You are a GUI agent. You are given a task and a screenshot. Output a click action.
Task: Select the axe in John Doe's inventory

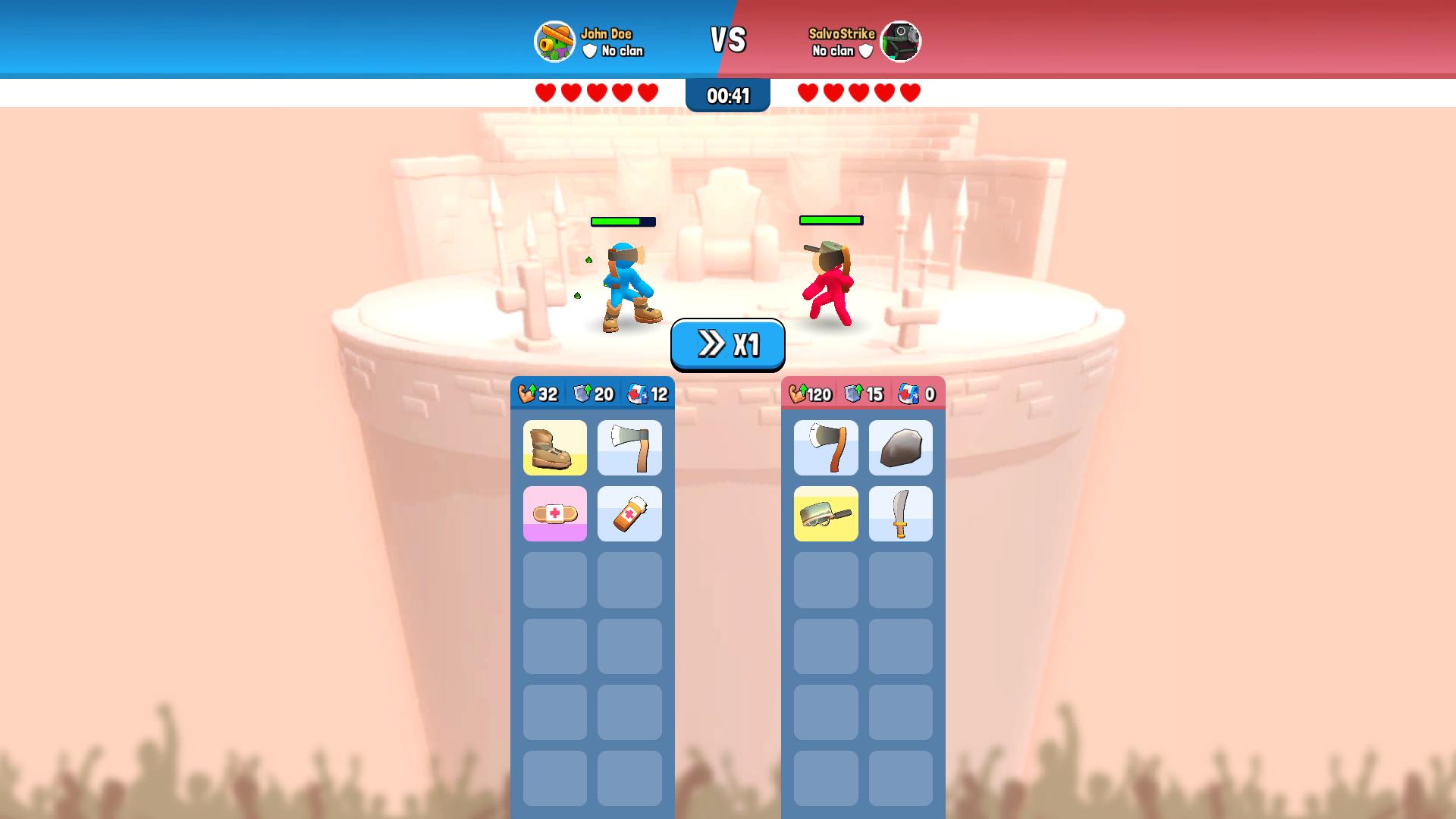point(630,447)
